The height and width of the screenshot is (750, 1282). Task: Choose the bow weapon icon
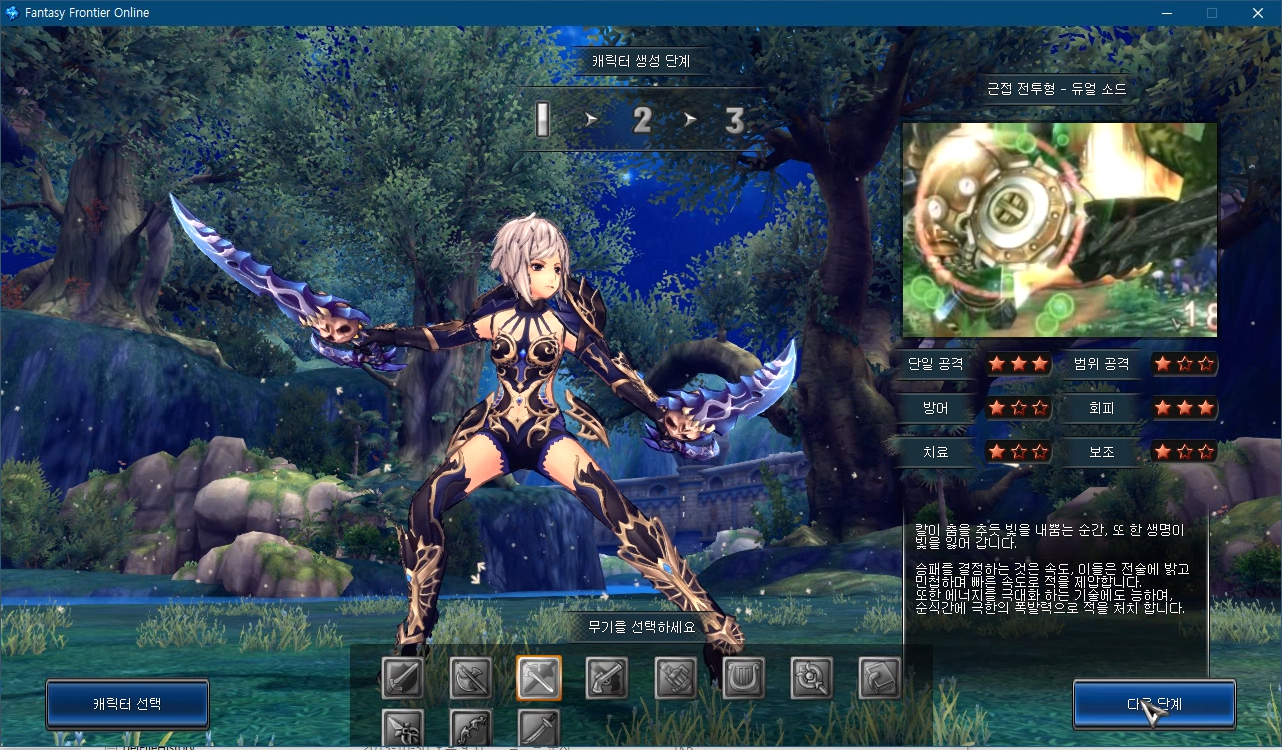[x=470, y=728]
